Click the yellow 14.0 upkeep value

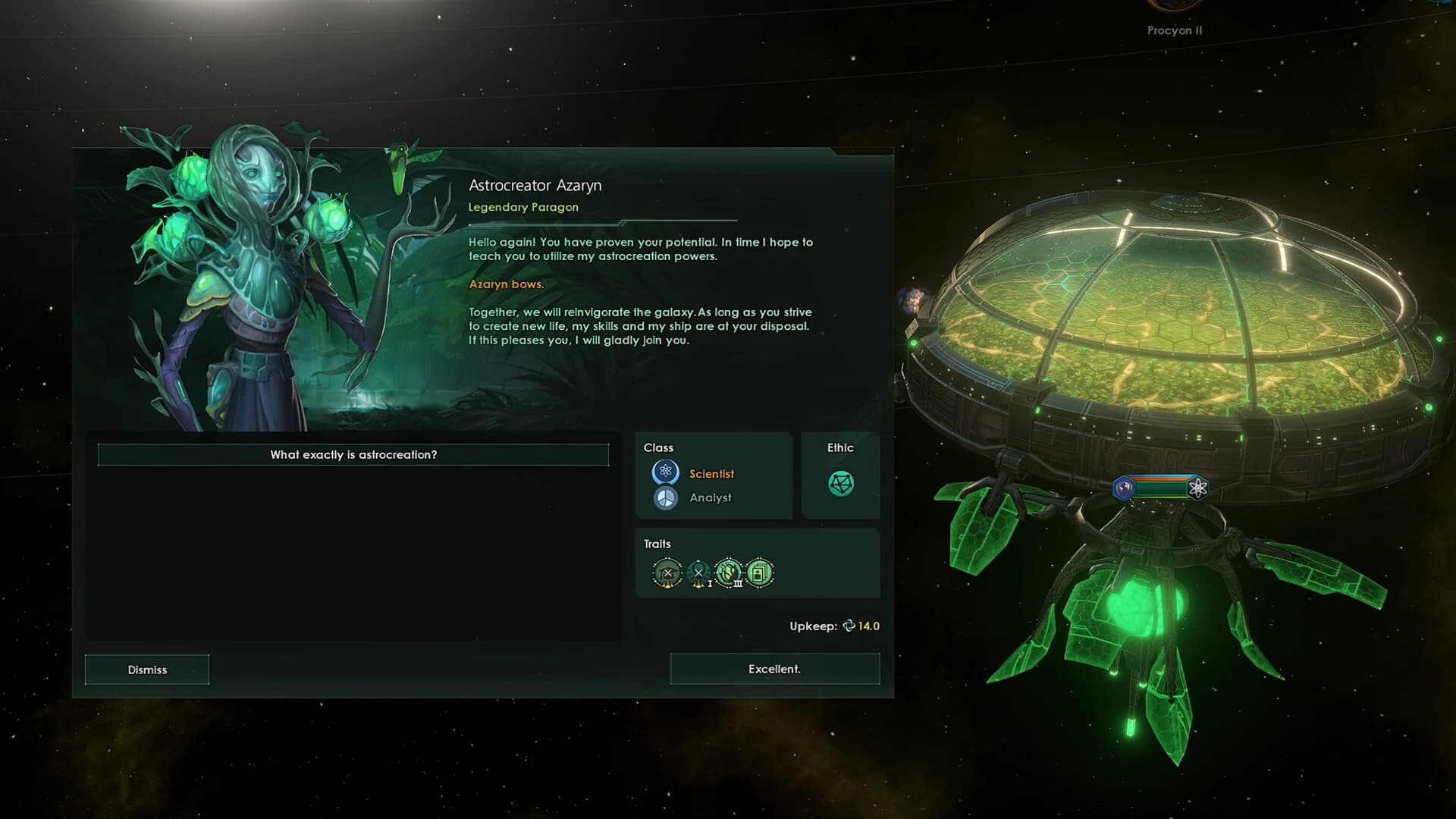pos(868,626)
